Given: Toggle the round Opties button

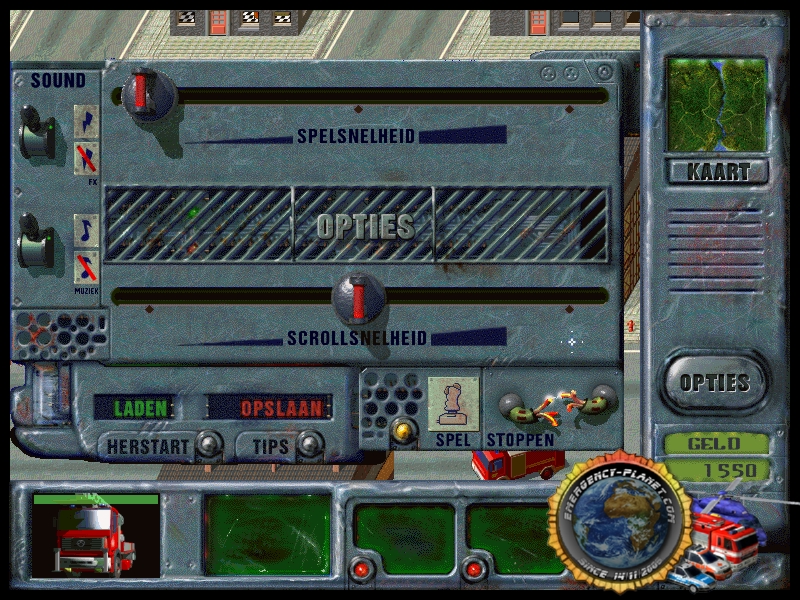Looking at the screenshot, I should (x=714, y=382).
